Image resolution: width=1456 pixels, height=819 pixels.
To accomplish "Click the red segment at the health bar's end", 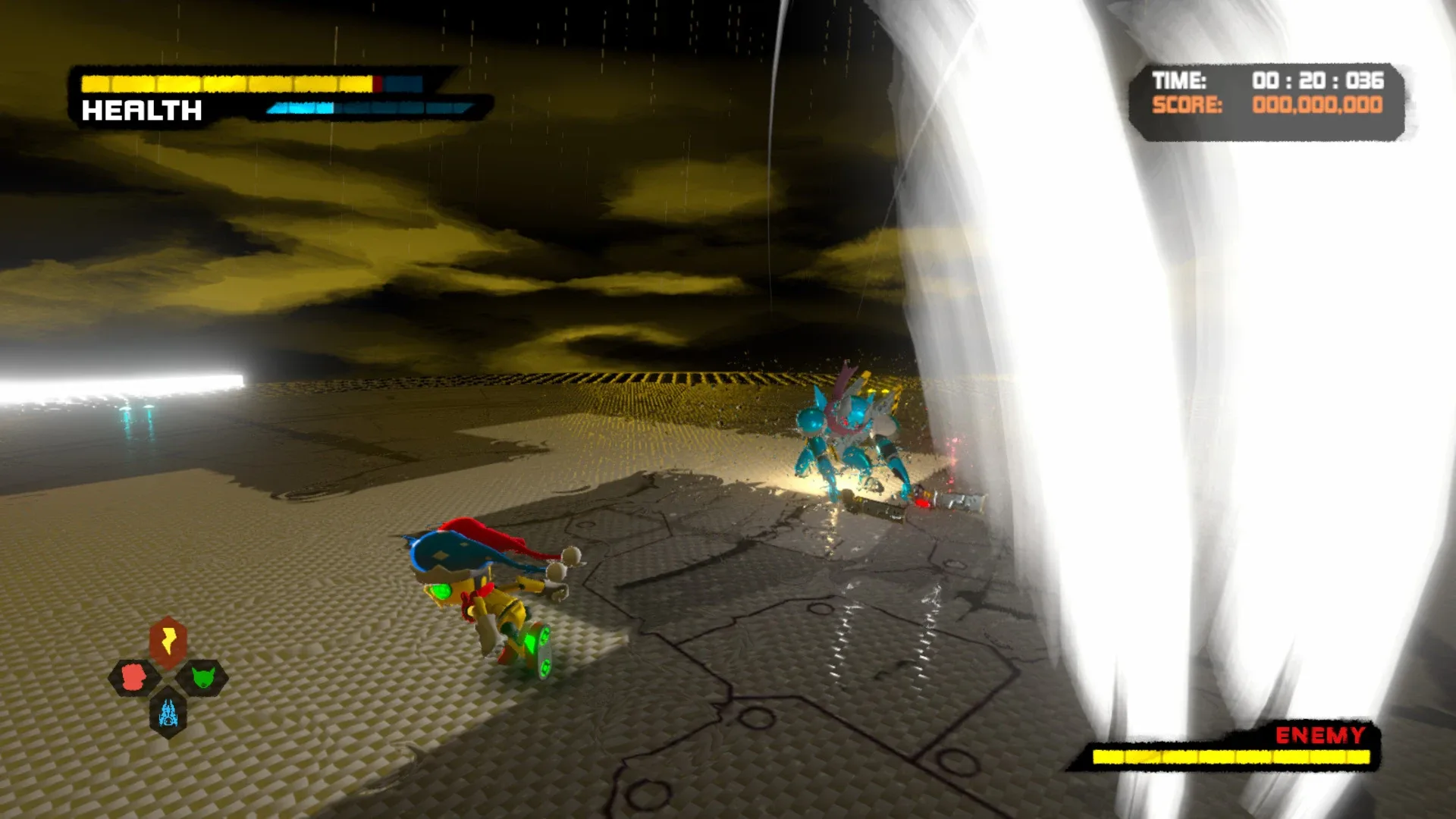I will [x=379, y=82].
